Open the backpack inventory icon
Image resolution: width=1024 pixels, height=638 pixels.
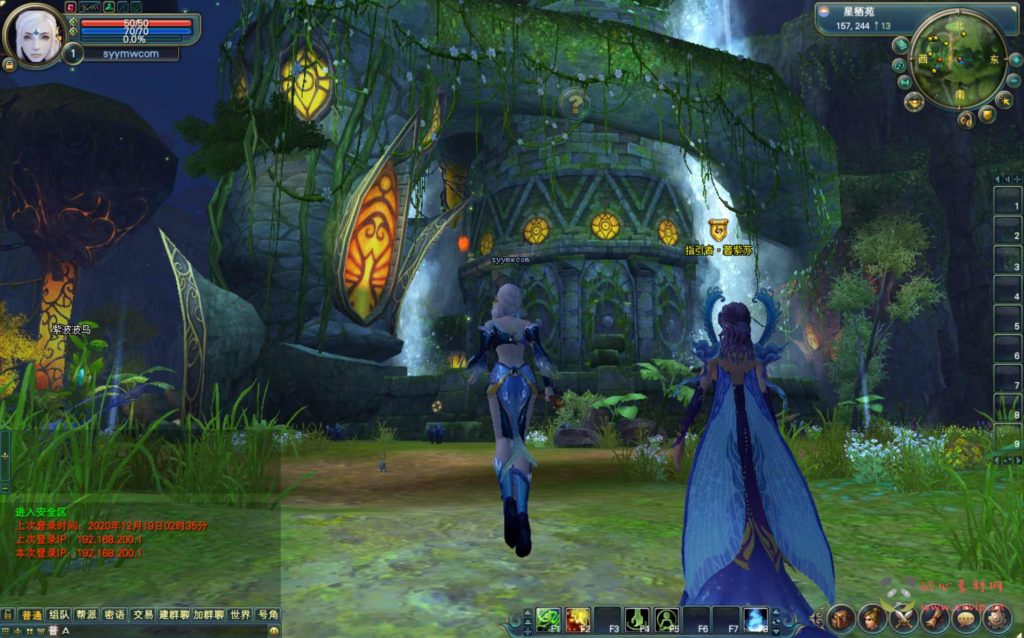pyautogui.click(x=840, y=618)
